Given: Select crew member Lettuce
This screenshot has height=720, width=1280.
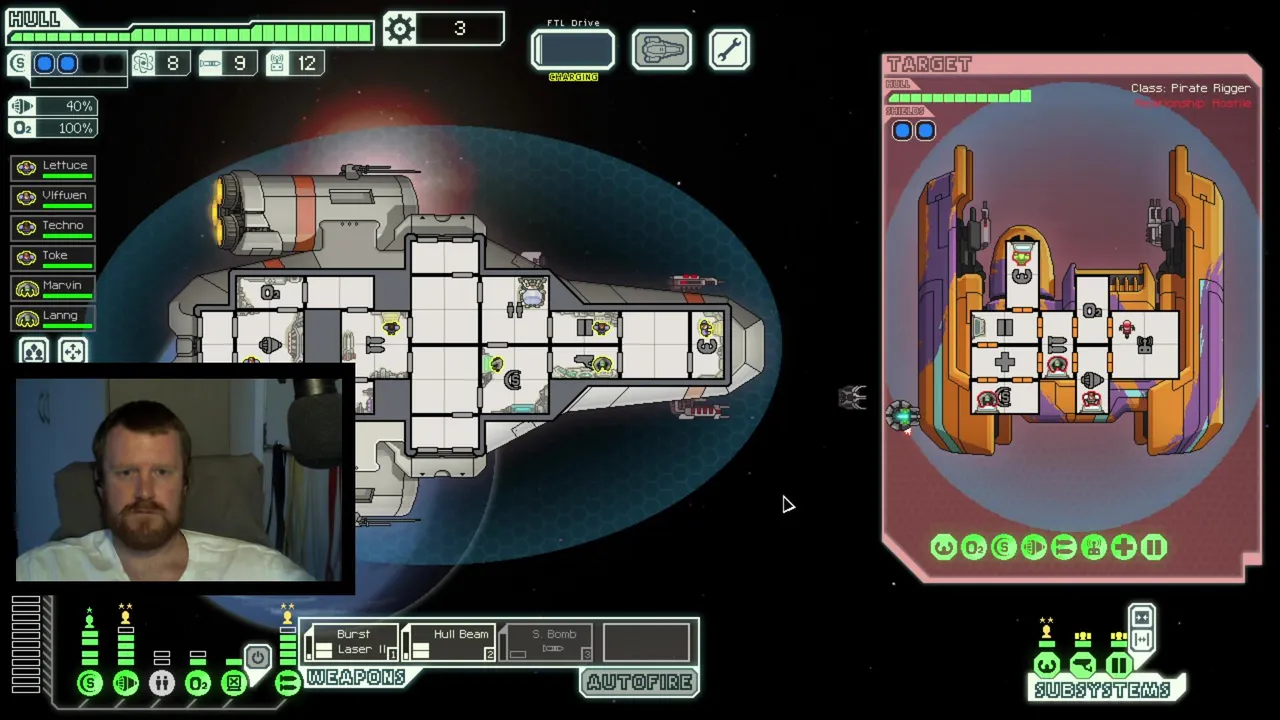Looking at the screenshot, I should tap(54, 166).
